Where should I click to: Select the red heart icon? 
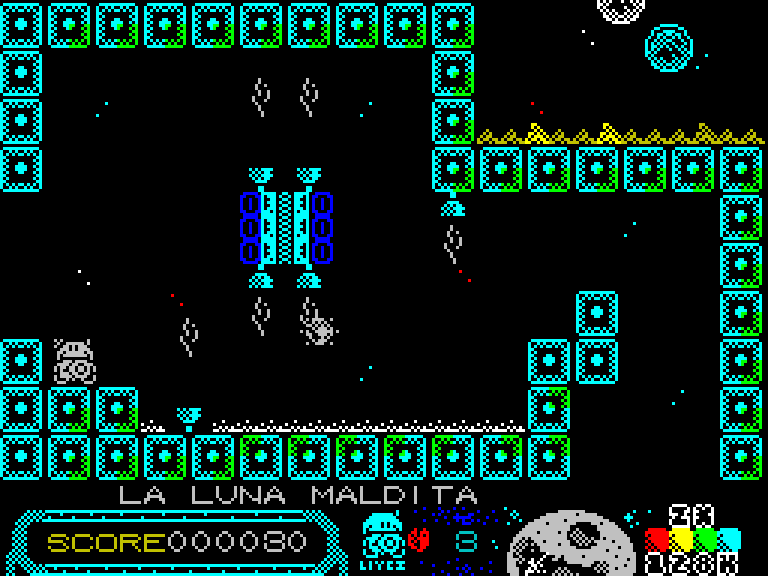coord(419,540)
